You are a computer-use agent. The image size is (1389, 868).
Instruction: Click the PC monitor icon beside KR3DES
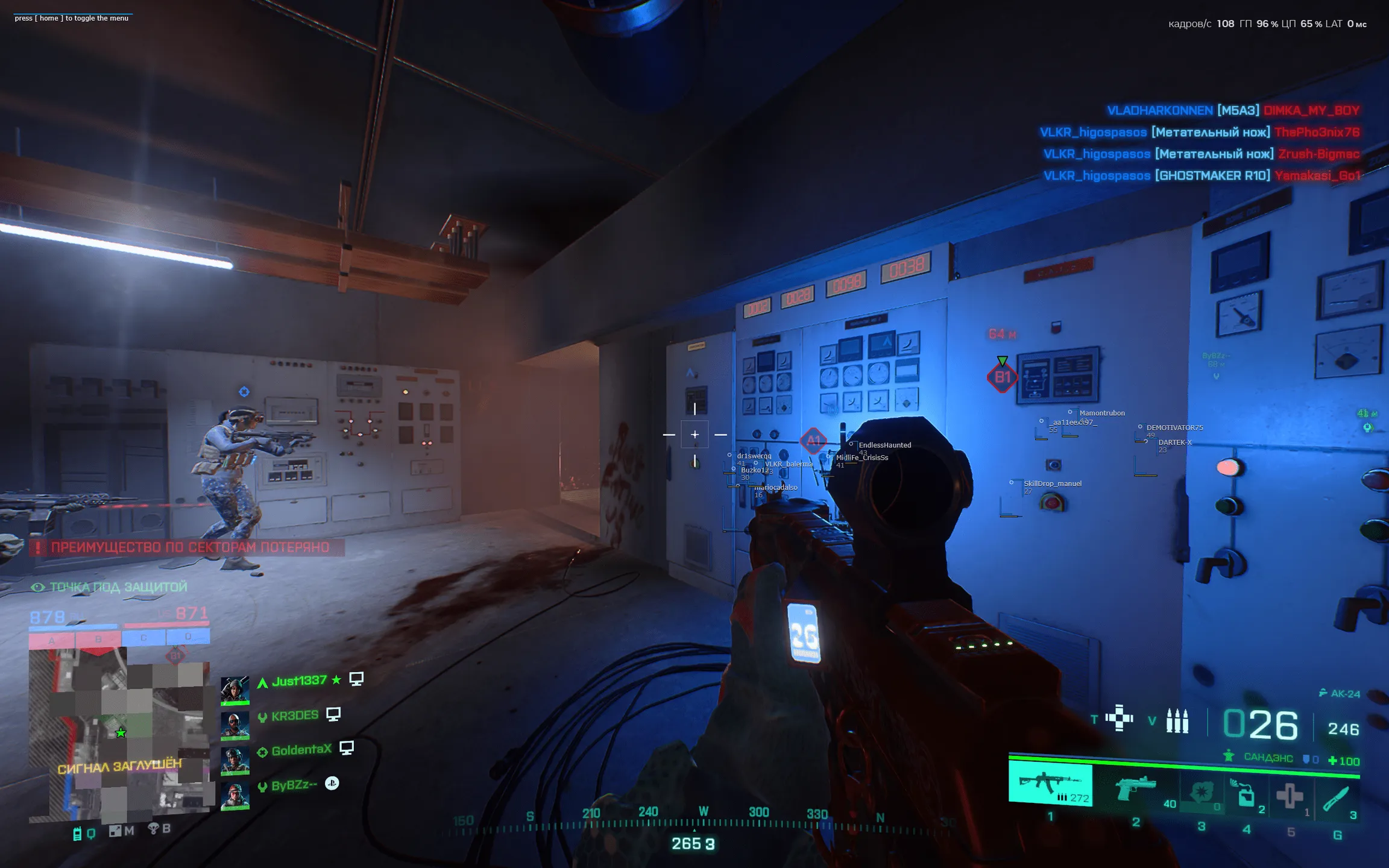click(333, 714)
